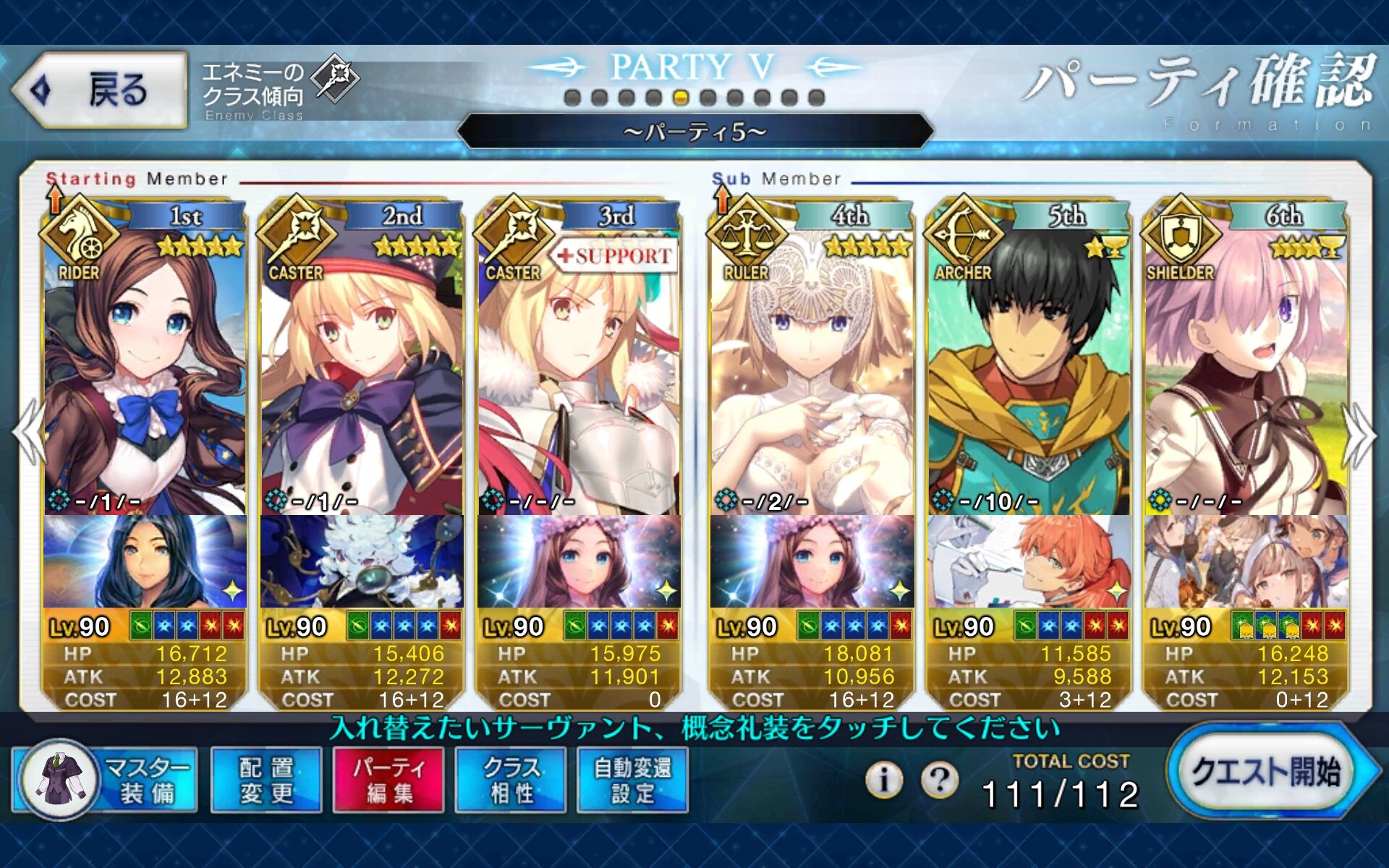Change the Archer's craft essence with orange-haired character
The width and height of the screenshot is (1389, 868).
pos(1029,562)
